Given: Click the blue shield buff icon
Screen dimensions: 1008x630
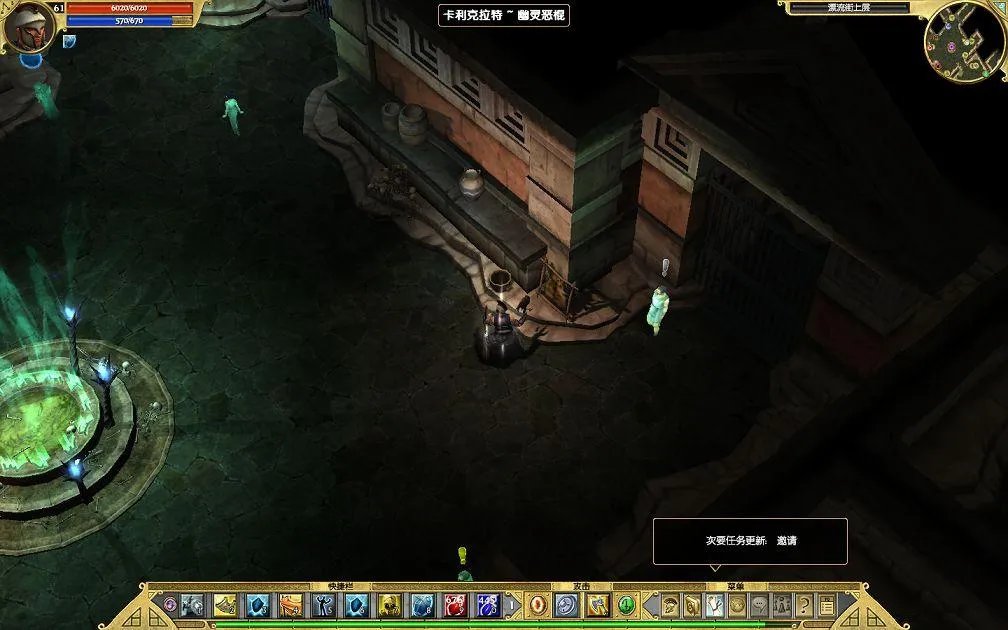Looking at the screenshot, I should pyautogui.click(x=69, y=42).
